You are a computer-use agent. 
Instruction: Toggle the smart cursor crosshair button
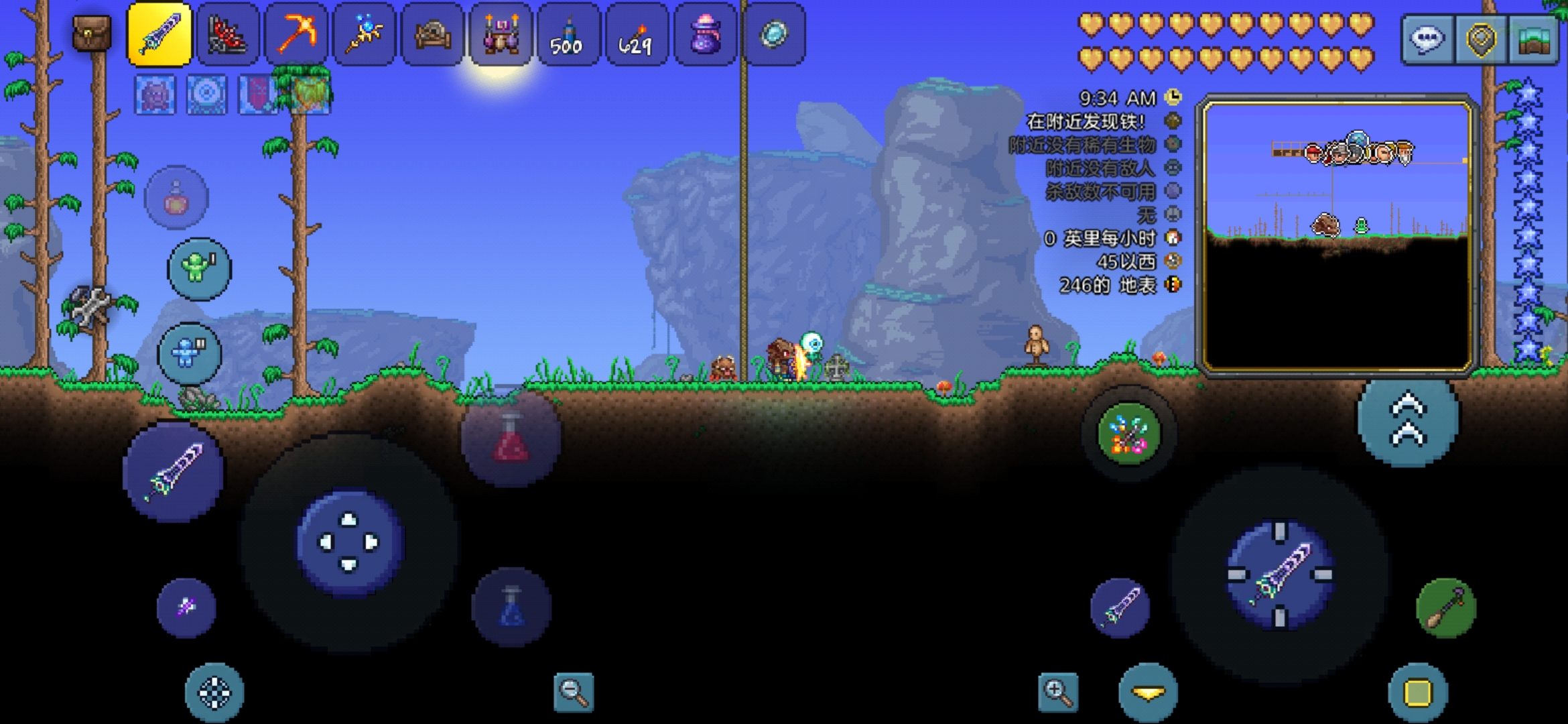[214, 692]
